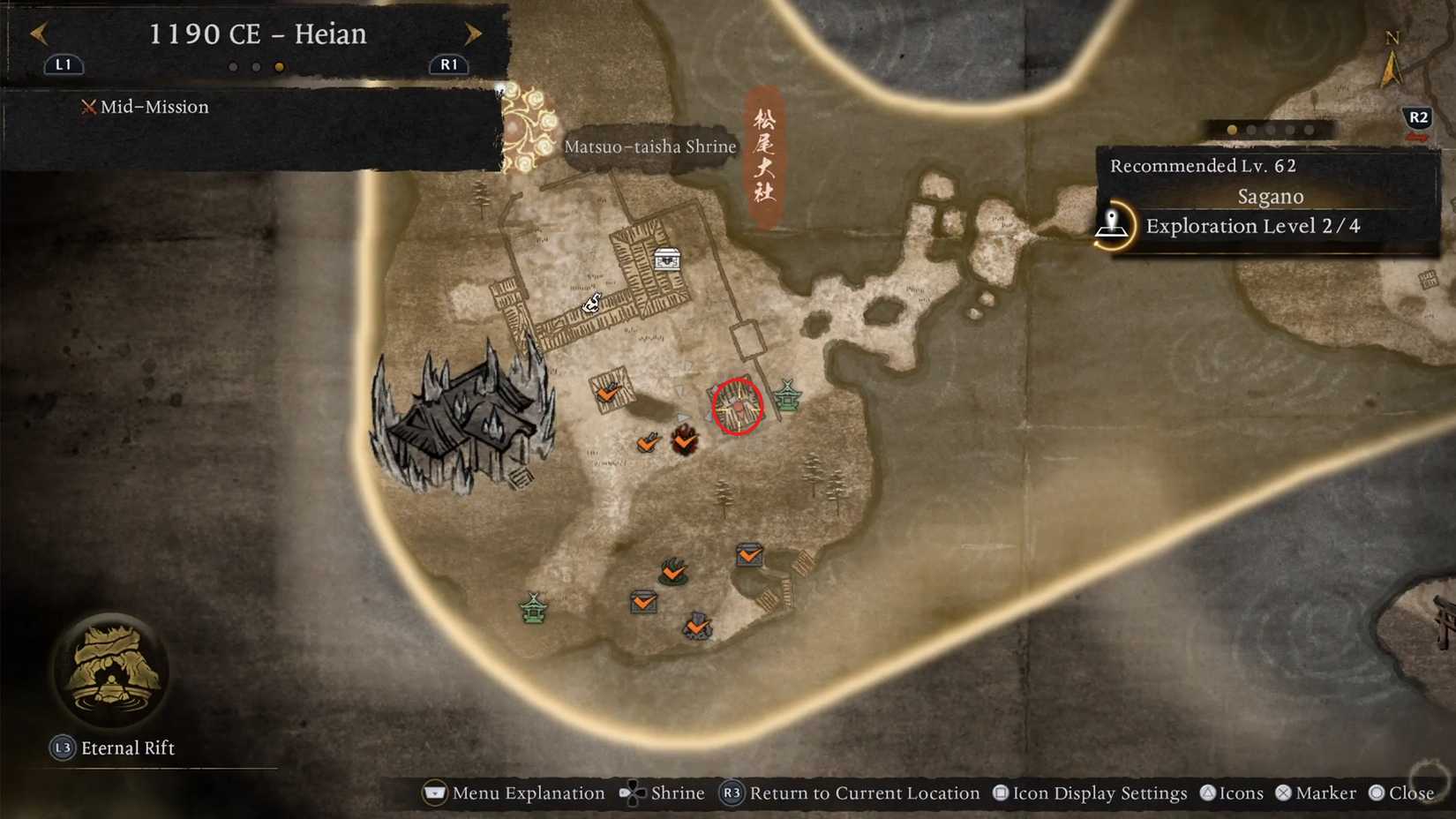Open the R2 map layer panel
1456x819 pixels.
(1418, 115)
